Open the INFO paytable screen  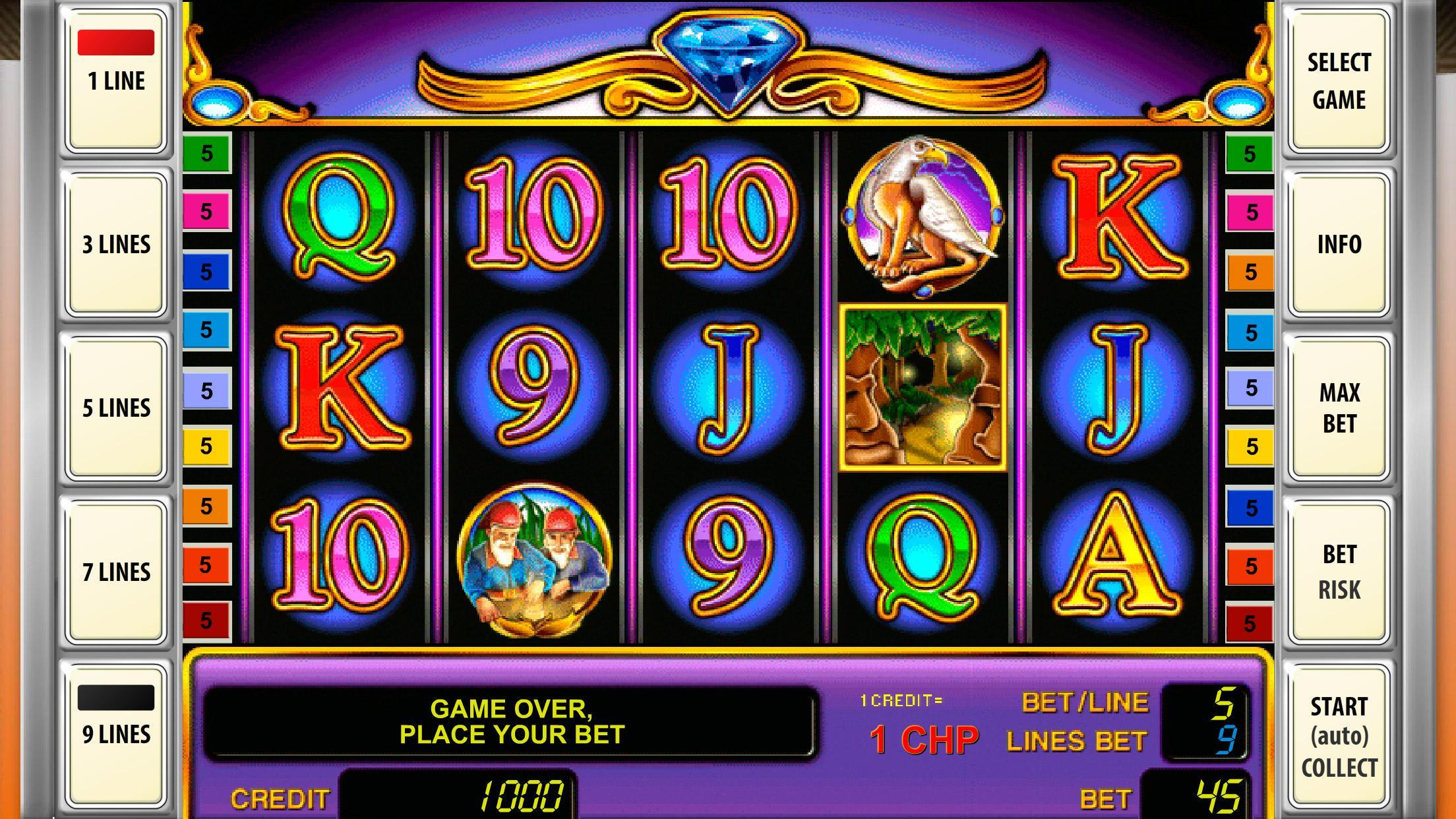pos(1339,244)
